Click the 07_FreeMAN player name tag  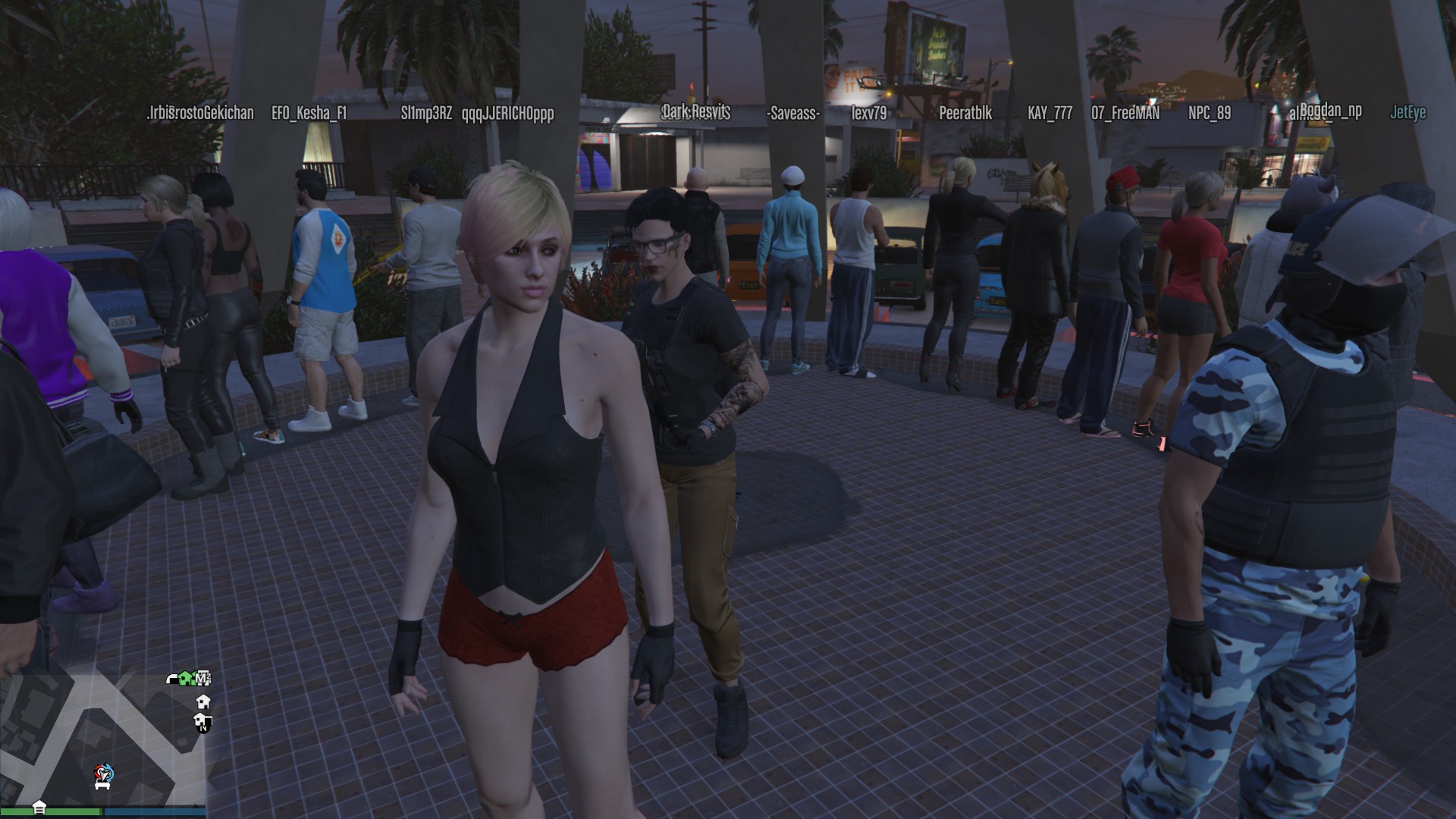pyautogui.click(x=1125, y=113)
